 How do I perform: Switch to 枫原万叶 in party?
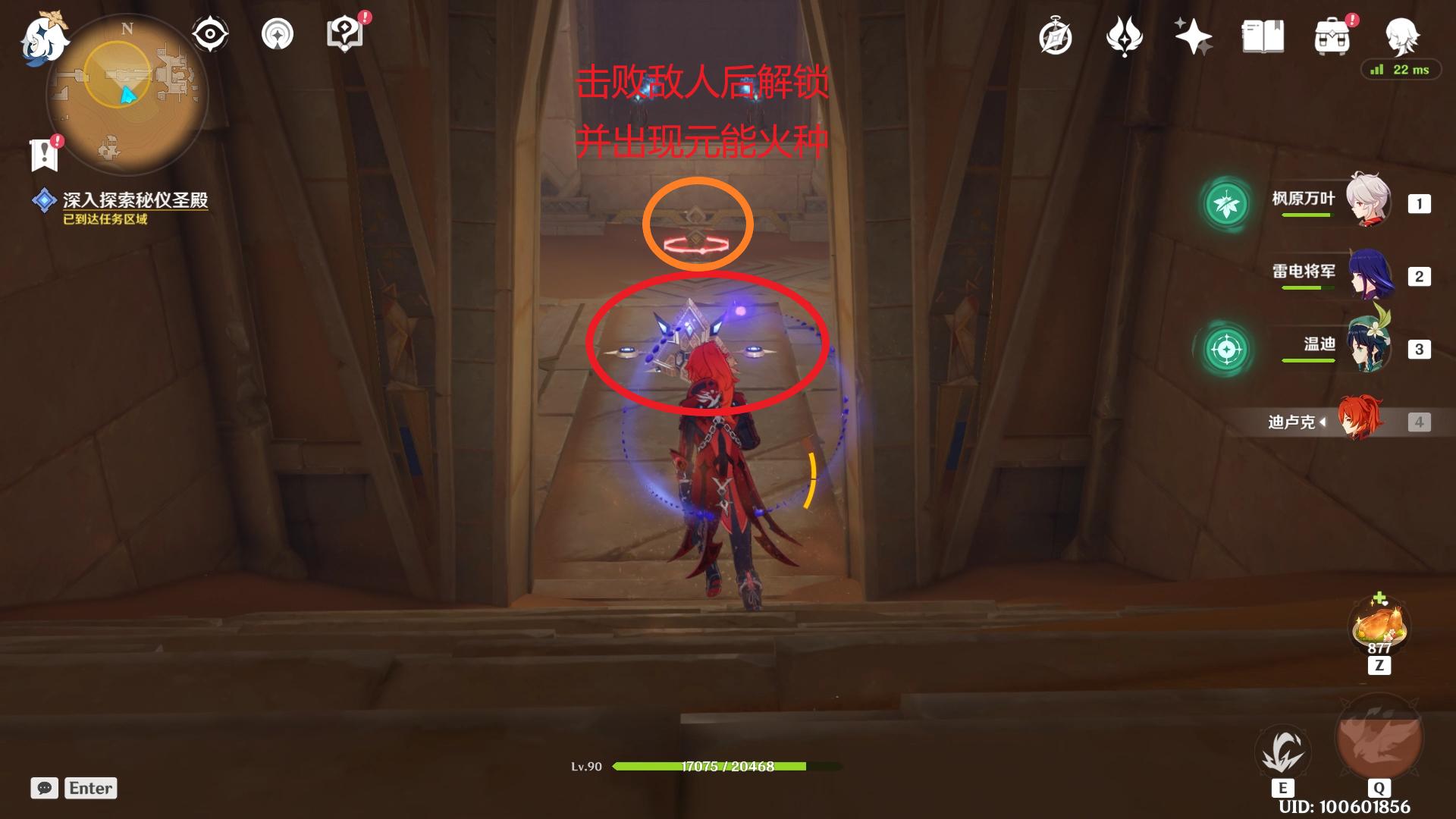(x=1367, y=201)
